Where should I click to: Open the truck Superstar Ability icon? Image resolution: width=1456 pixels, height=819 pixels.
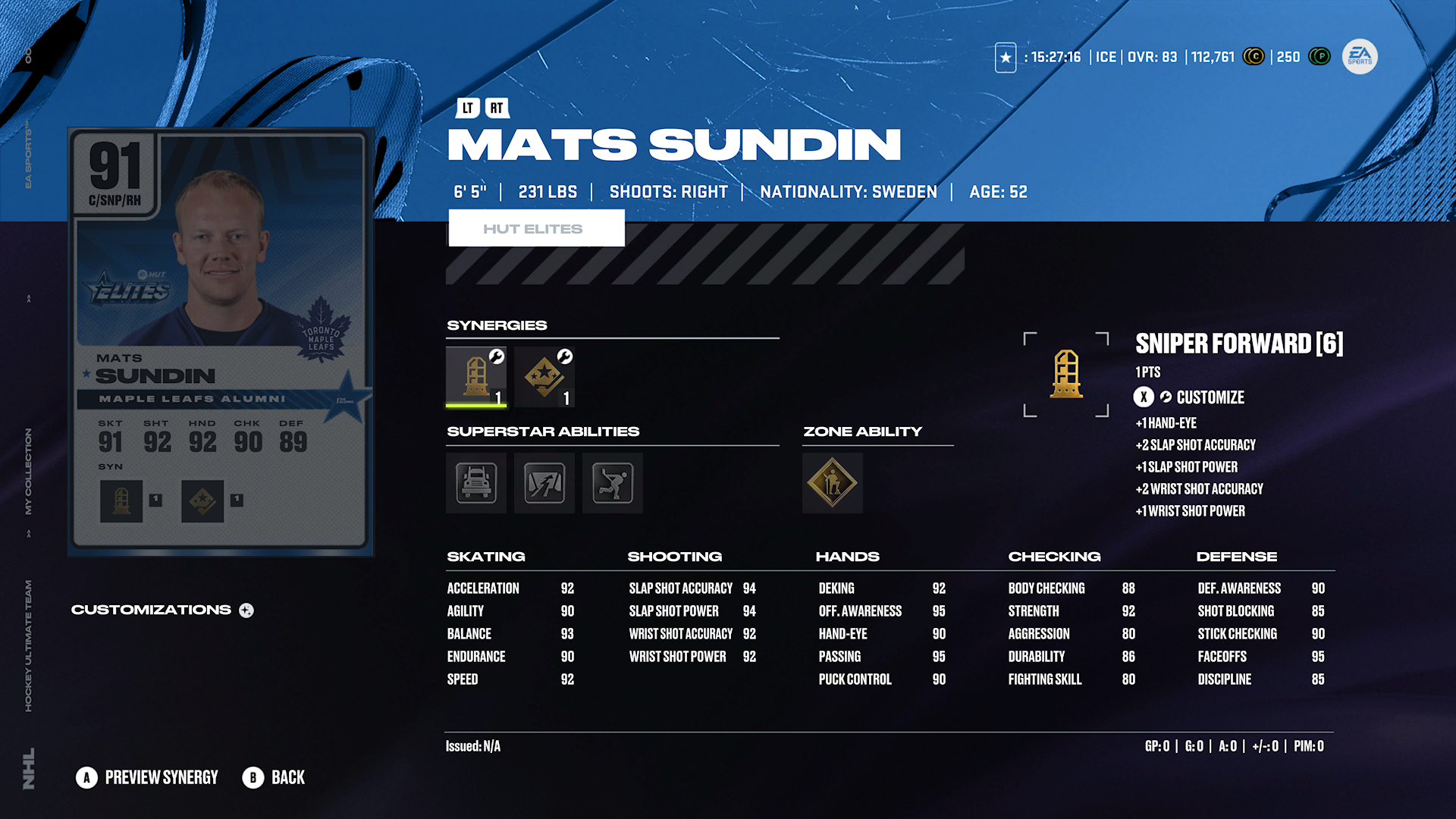[x=475, y=483]
